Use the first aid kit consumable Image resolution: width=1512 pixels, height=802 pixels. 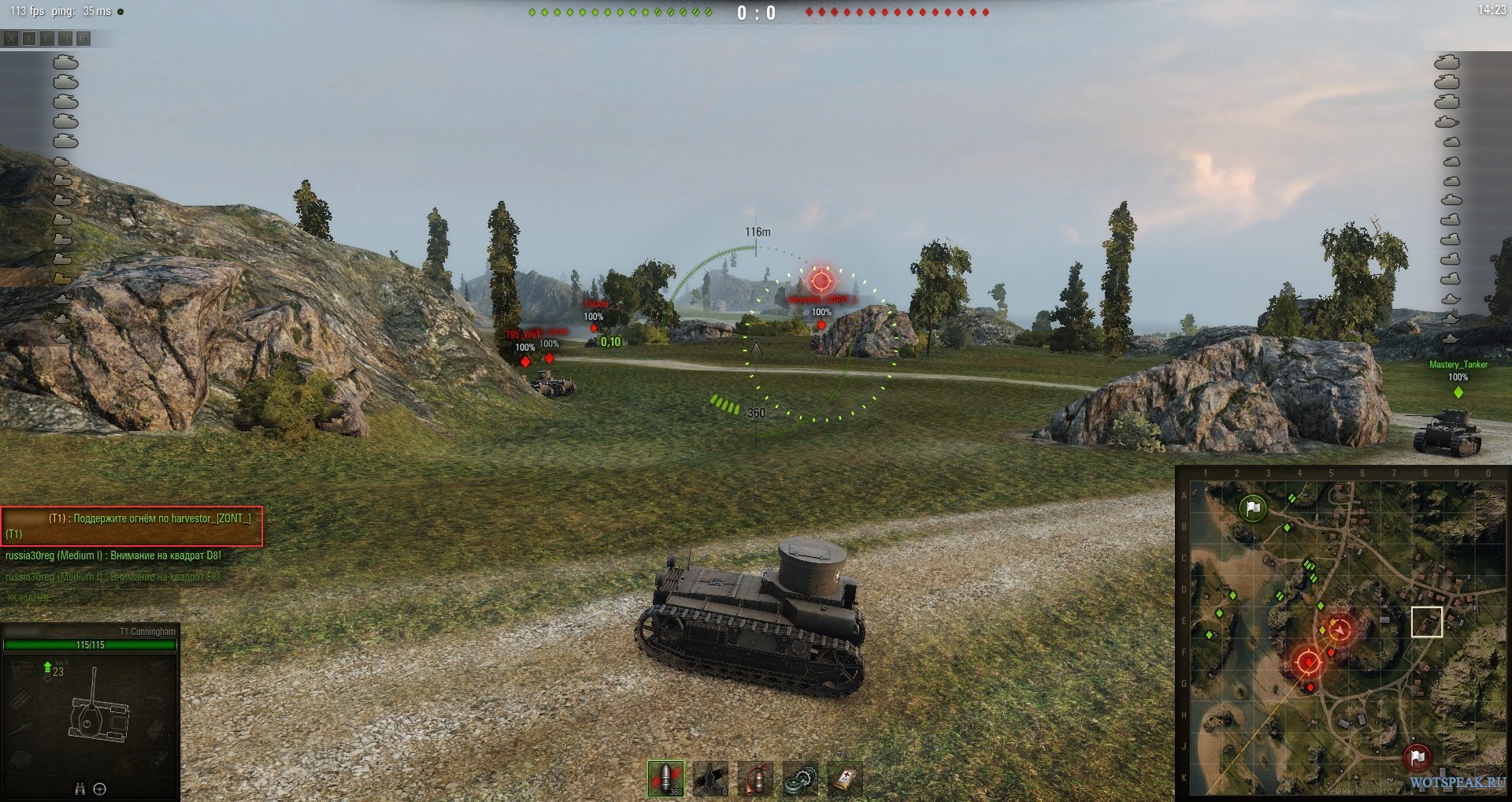(845, 778)
